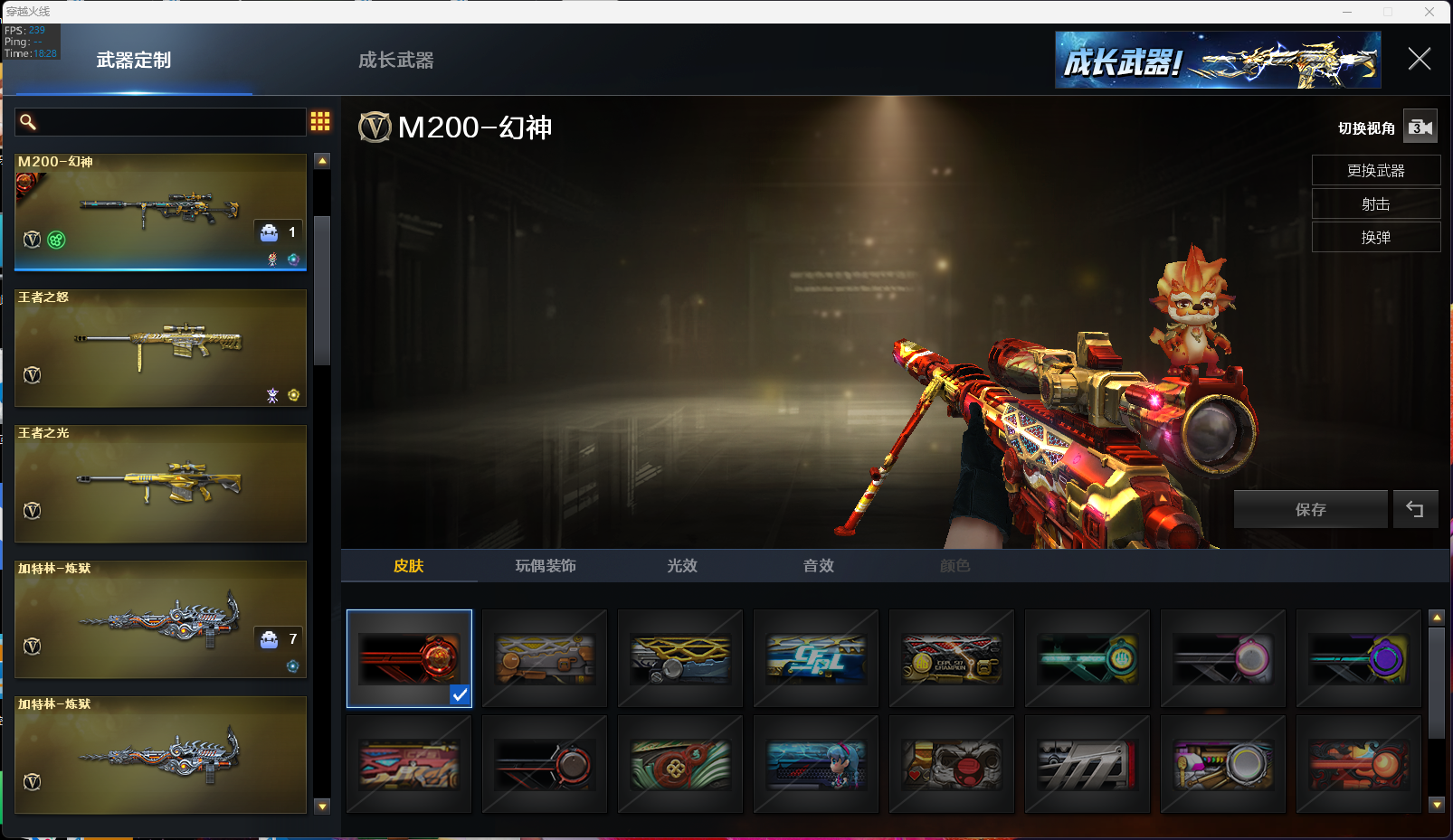1453x840 pixels.
Task: Choose the 王者之光 weapon entry
Action: pos(160,484)
